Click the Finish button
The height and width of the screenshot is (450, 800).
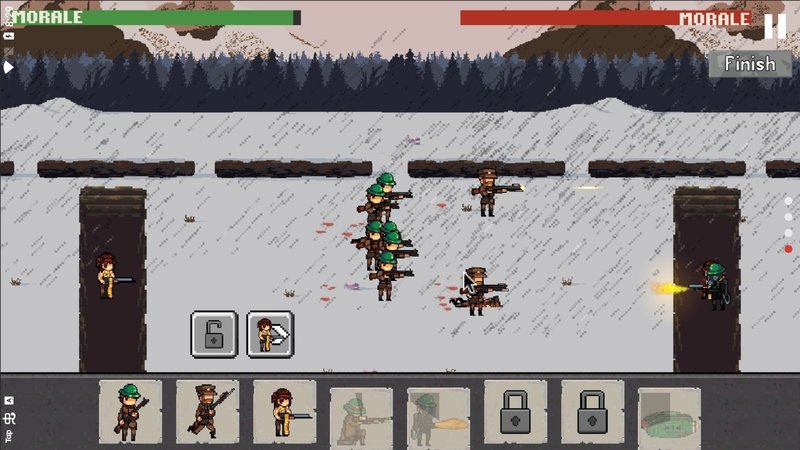(750, 64)
